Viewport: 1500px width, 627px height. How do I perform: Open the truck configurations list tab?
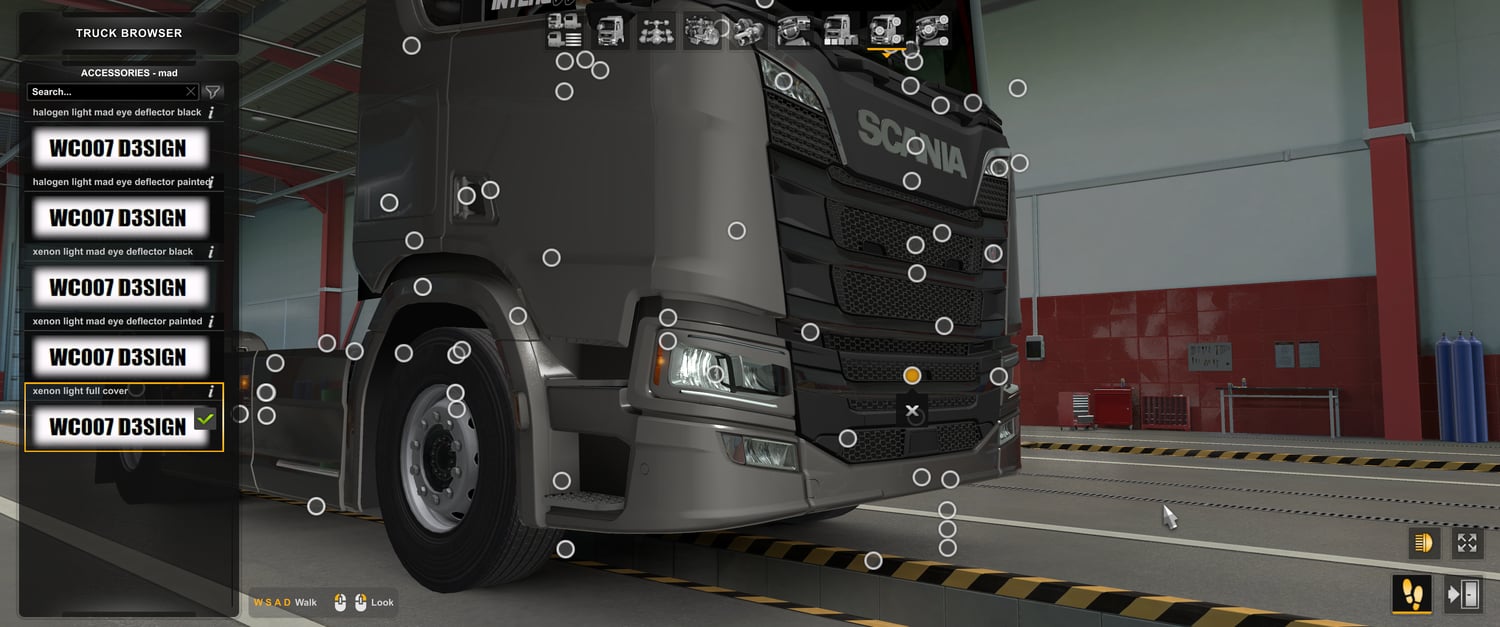[565, 31]
